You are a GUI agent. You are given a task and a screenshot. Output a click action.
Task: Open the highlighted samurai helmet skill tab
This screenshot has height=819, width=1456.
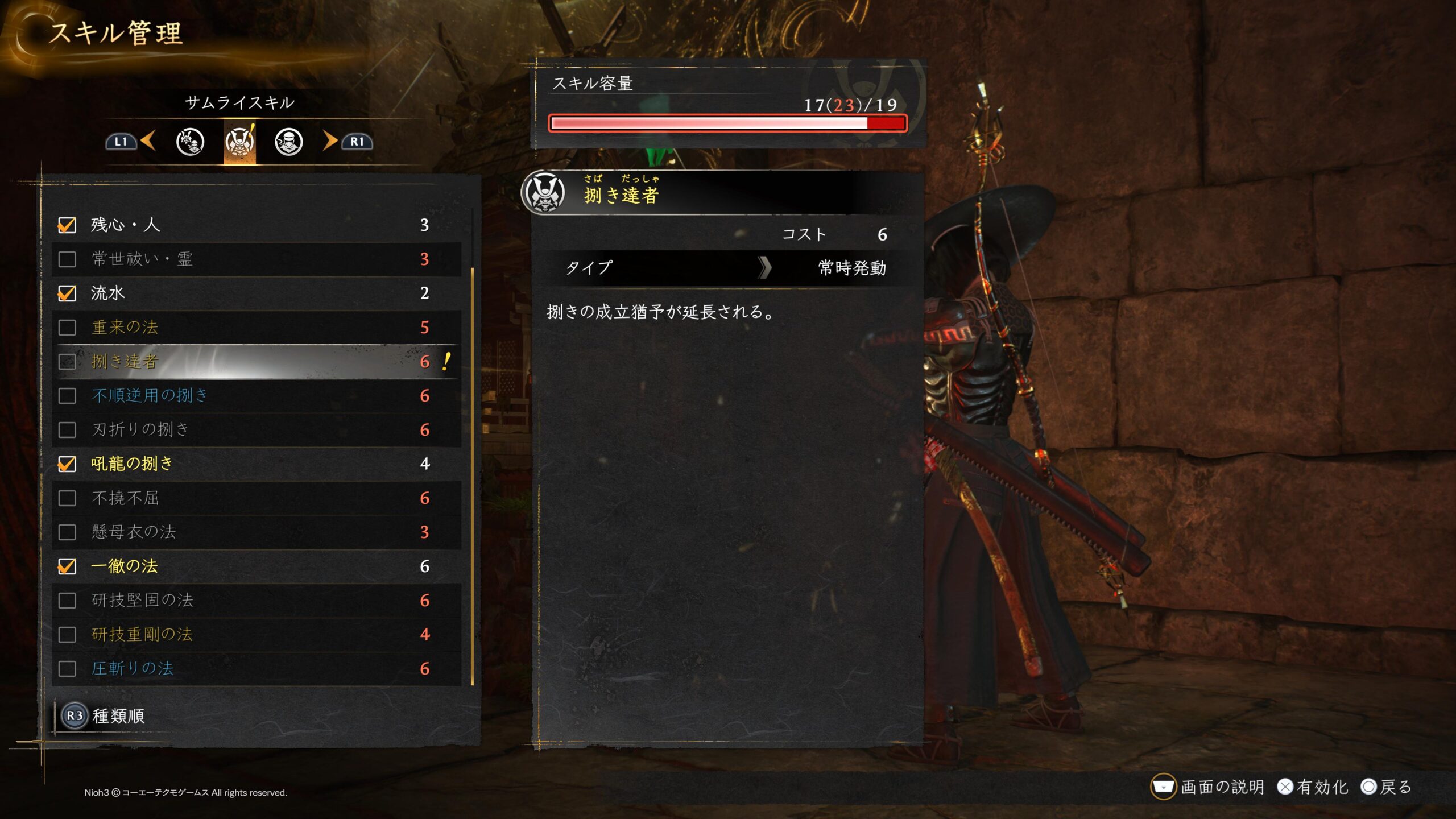(x=239, y=142)
